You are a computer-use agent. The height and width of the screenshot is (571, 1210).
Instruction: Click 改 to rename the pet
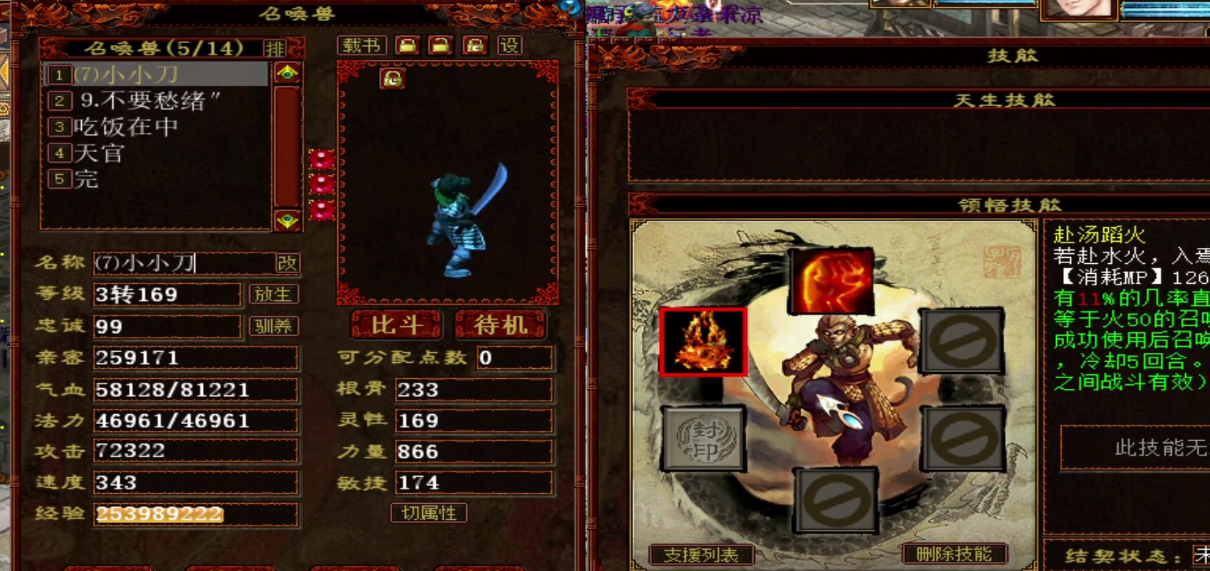[x=287, y=263]
